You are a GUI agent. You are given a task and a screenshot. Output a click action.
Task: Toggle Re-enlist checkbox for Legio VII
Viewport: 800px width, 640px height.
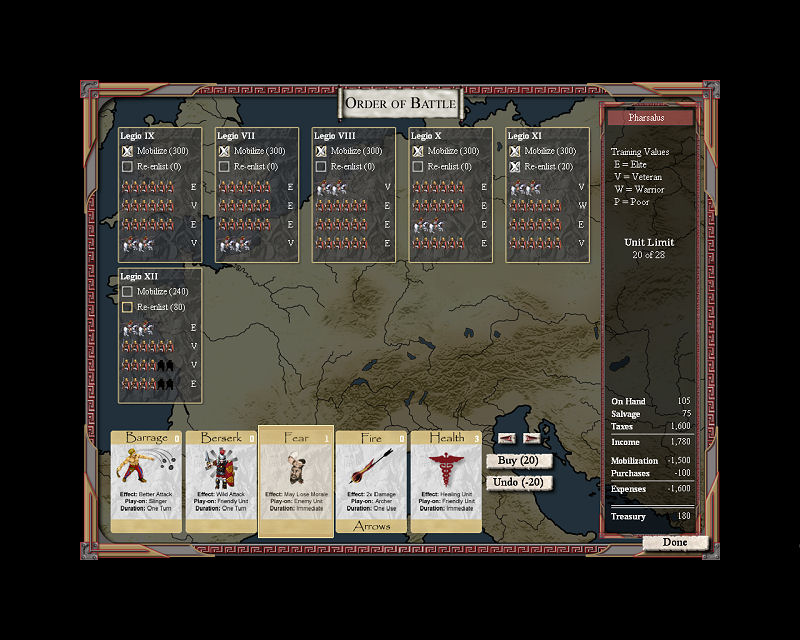(224, 166)
